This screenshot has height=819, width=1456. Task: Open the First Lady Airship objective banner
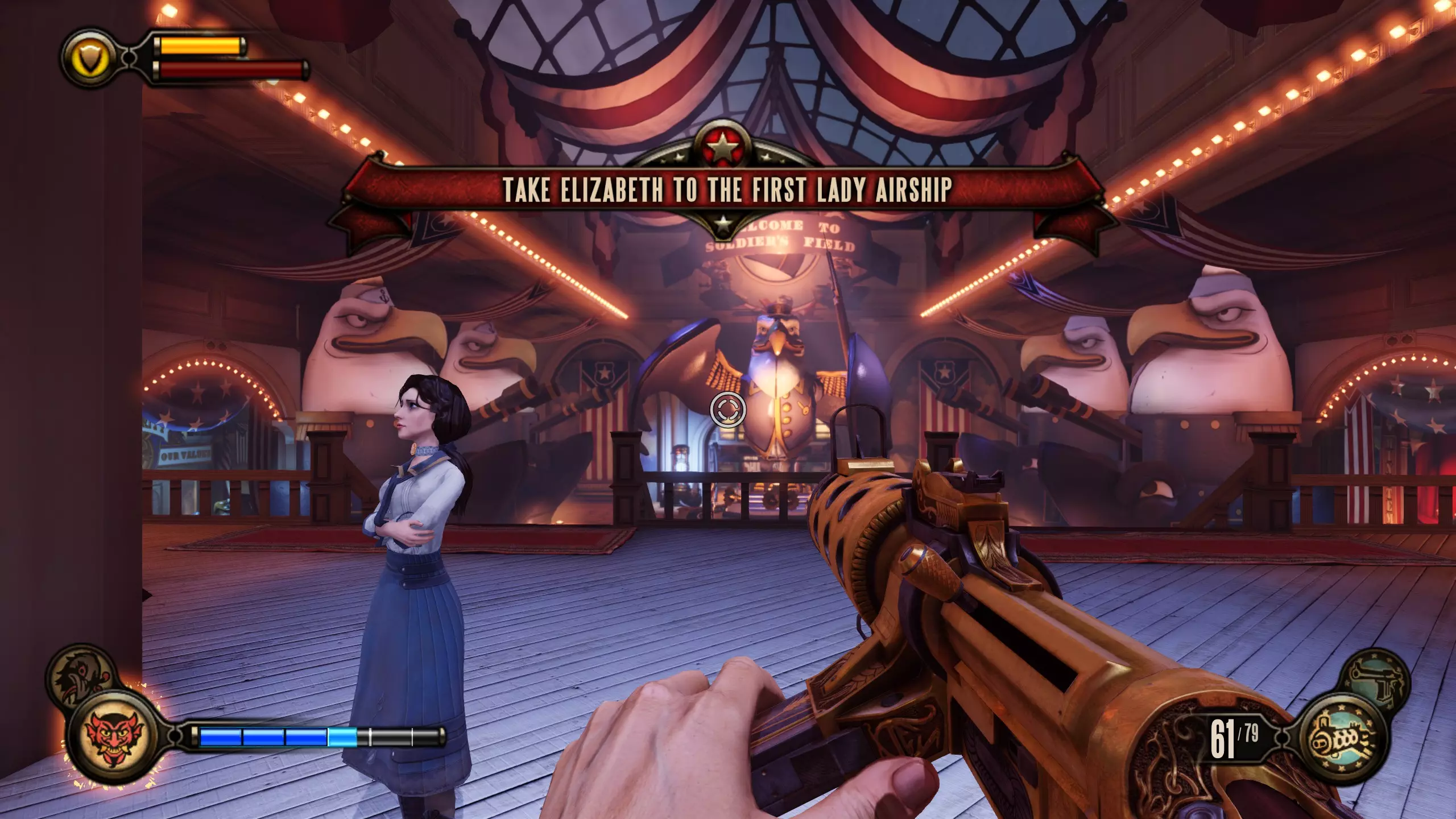click(x=727, y=189)
